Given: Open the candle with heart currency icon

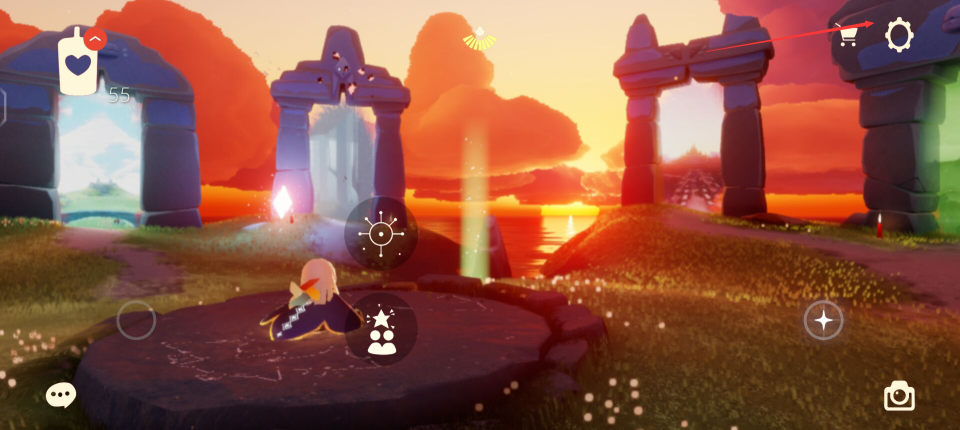Looking at the screenshot, I should pos(77,66).
